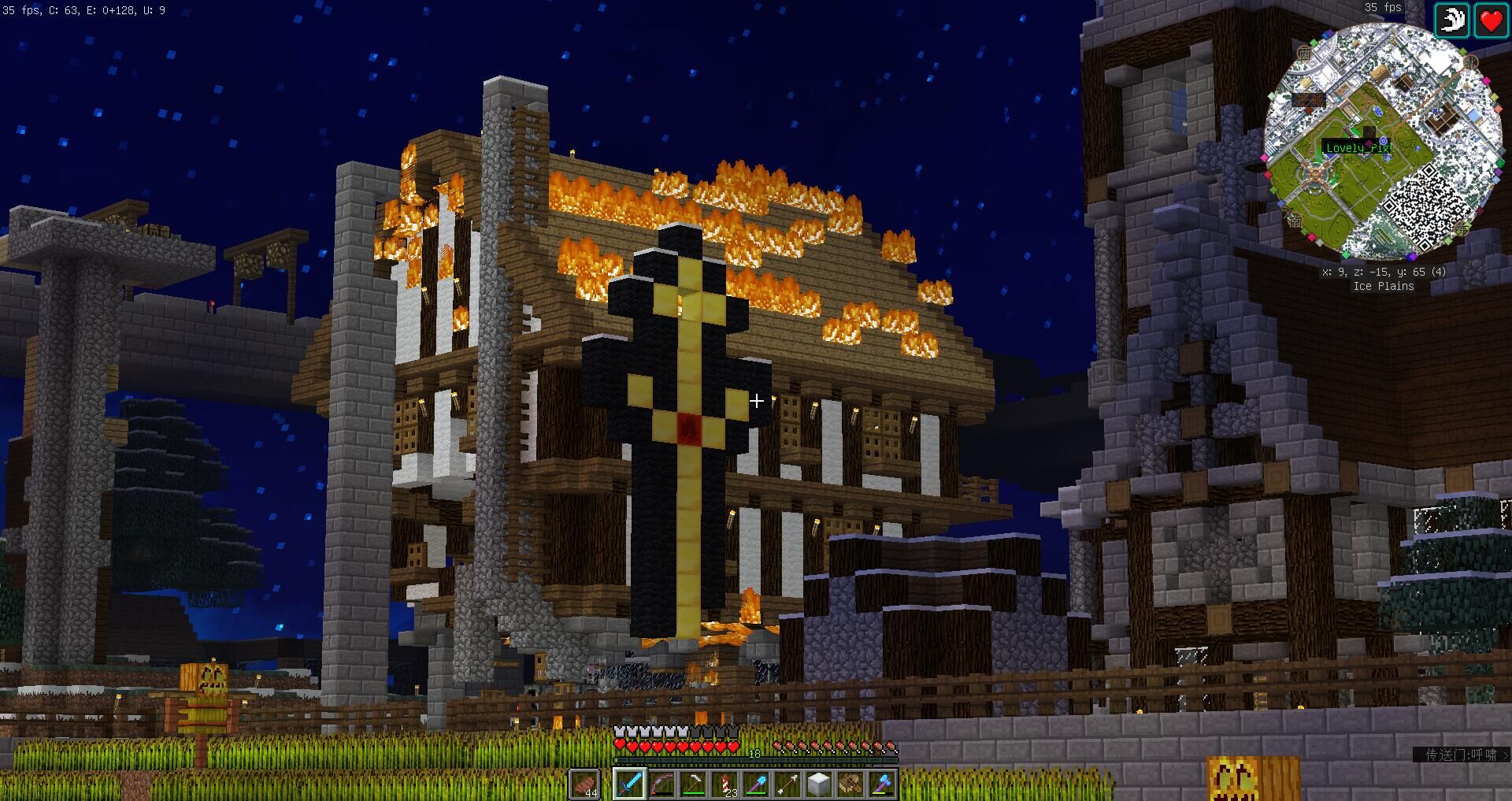The image size is (1512, 801).
Task: Click the Lovely_Pig player label on minimap
Action: pyautogui.click(x=1357, y=148)
